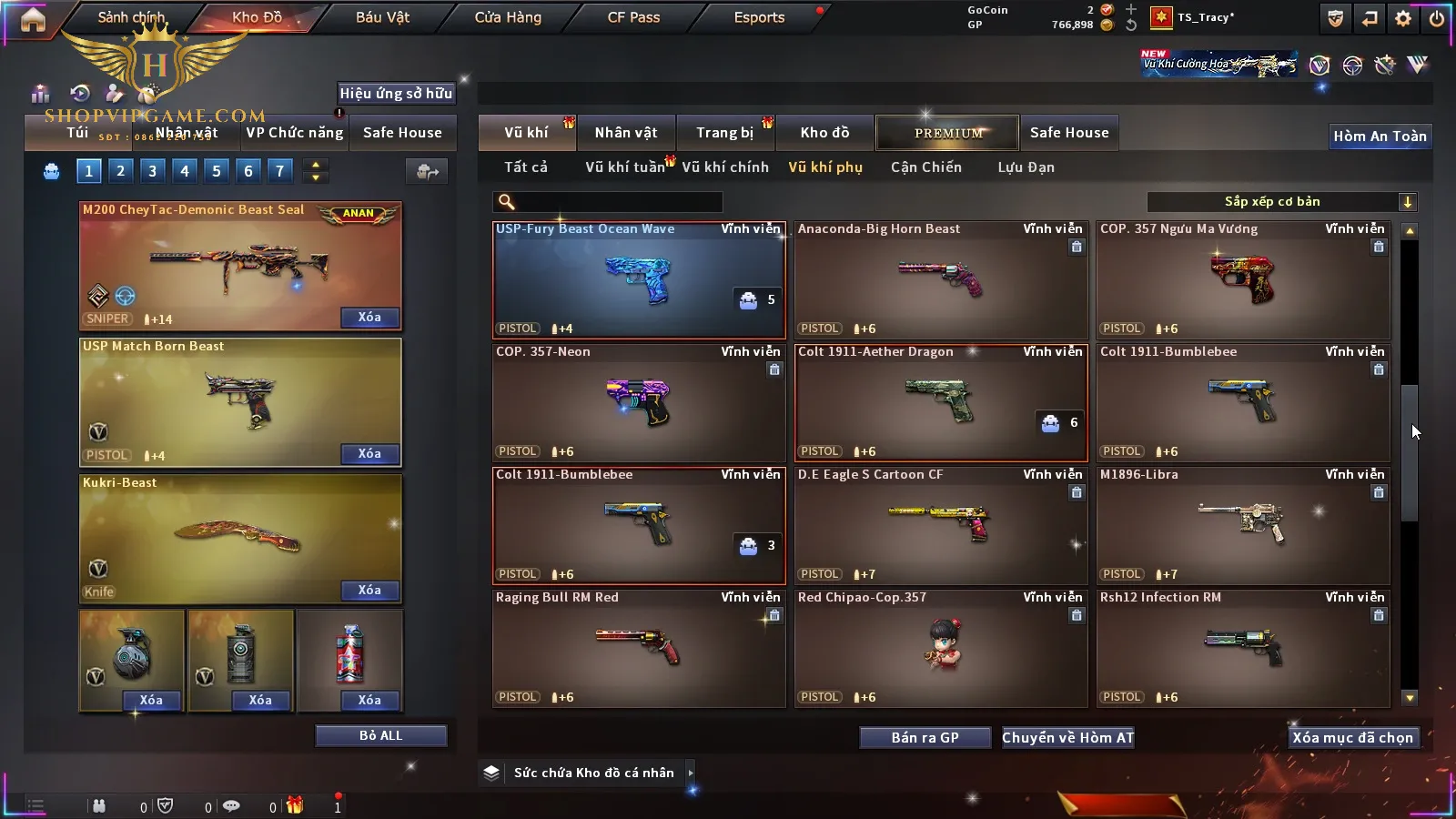1456x819 pixels.
Task: Select the Lựu Đạn filter
Action: tap(1026, 167)
